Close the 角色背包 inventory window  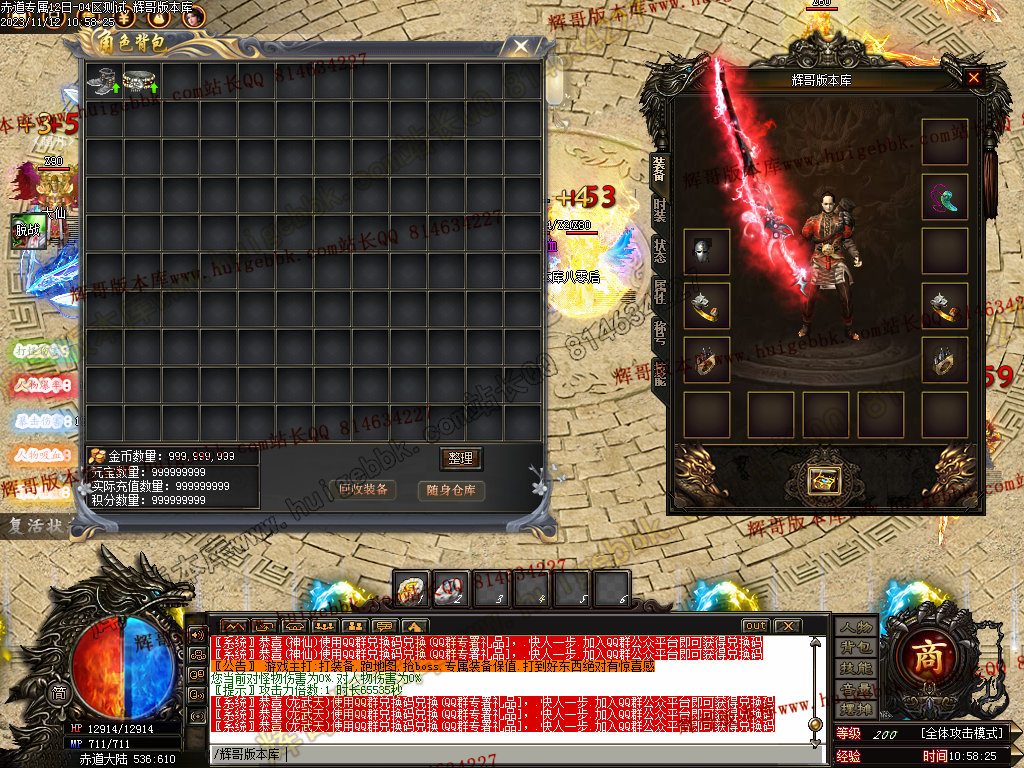coord(520,46)
